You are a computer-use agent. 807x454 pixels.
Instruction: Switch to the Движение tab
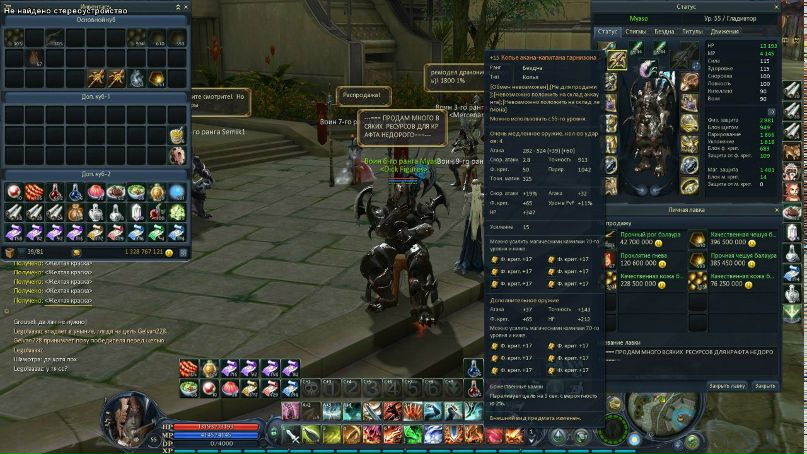[724, 32]
